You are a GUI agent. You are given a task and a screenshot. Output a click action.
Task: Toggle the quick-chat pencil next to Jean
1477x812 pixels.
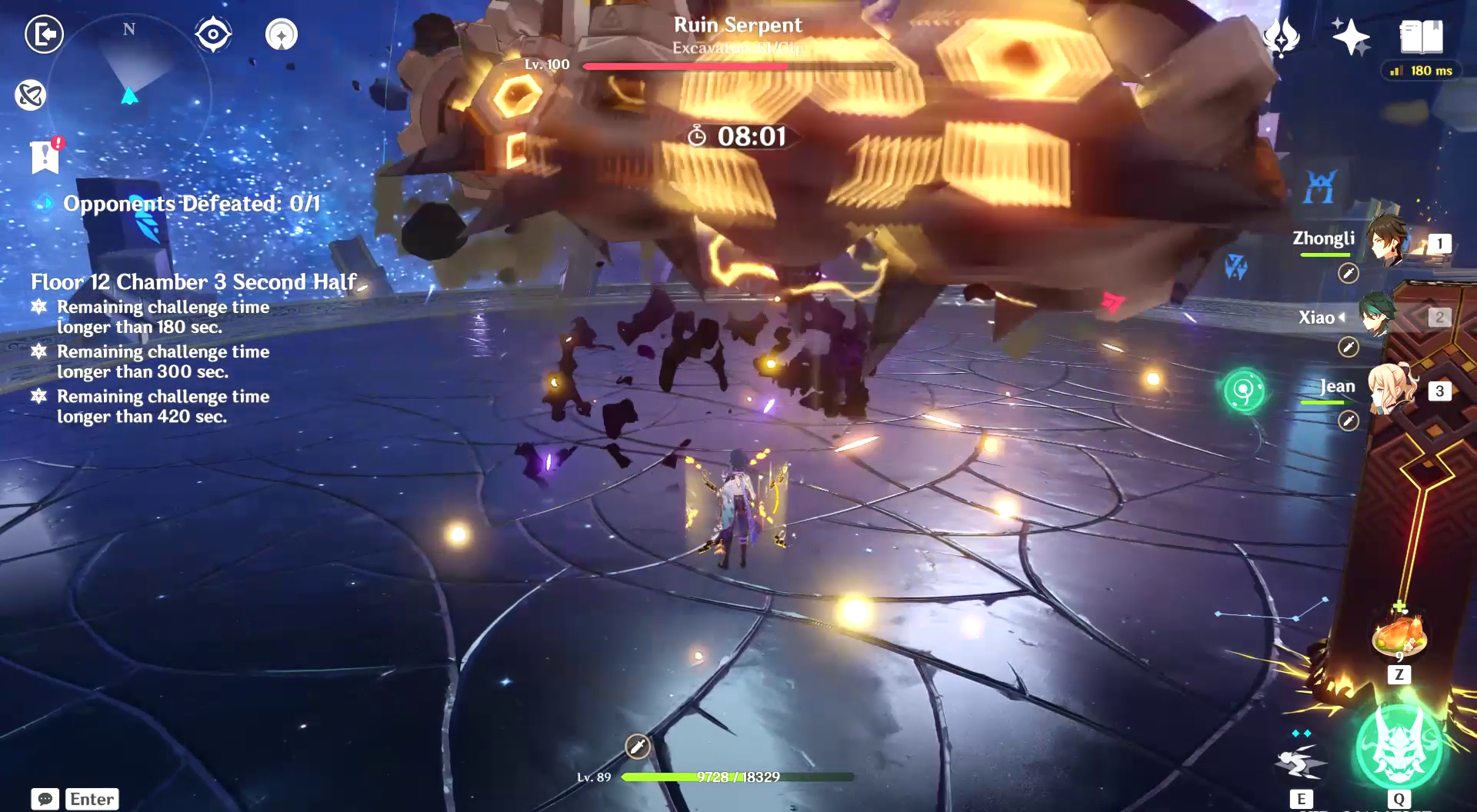[x=1350, y=421]
